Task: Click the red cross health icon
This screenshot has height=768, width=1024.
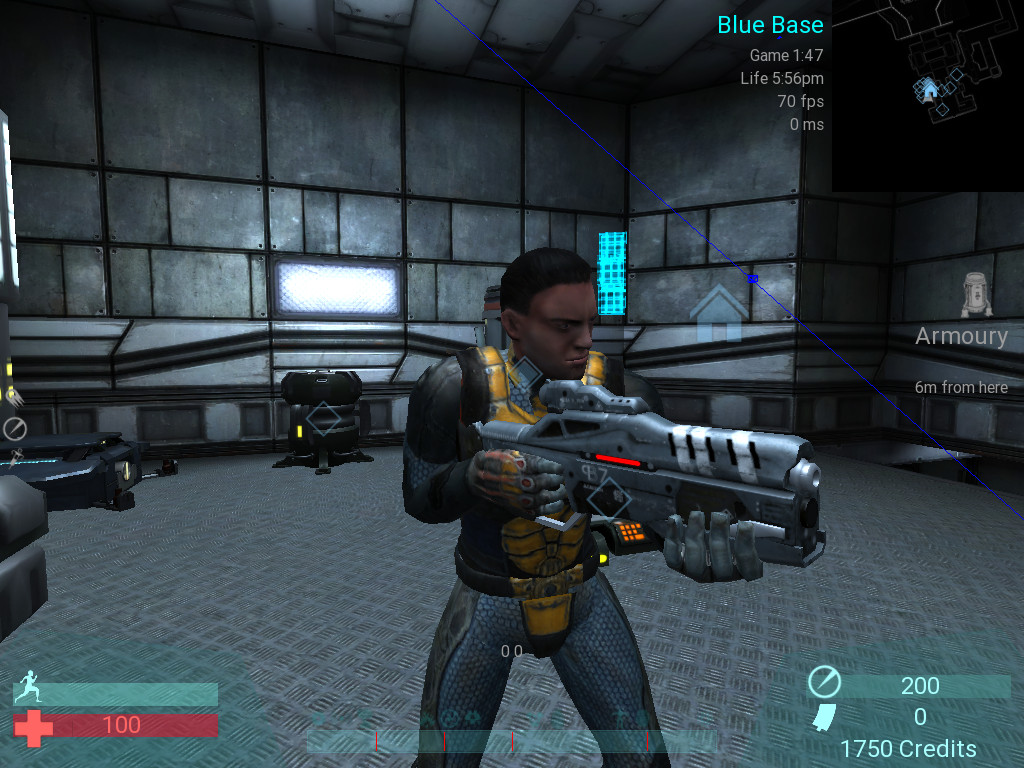Action: click(x=33, y=726)
